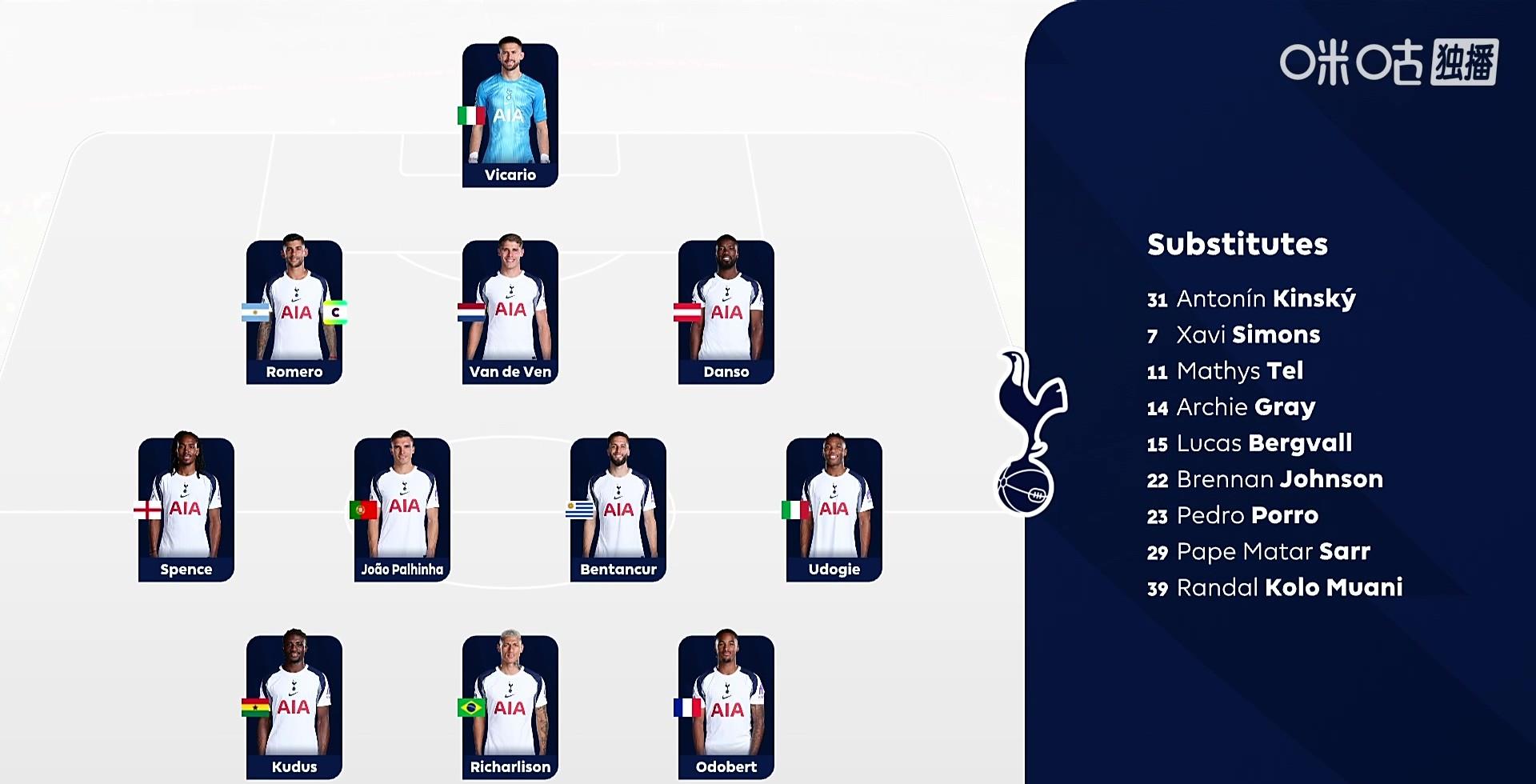Select Archie Gray from the substitutes
Screen dimensions: 1536x784
click(1231, 407)
